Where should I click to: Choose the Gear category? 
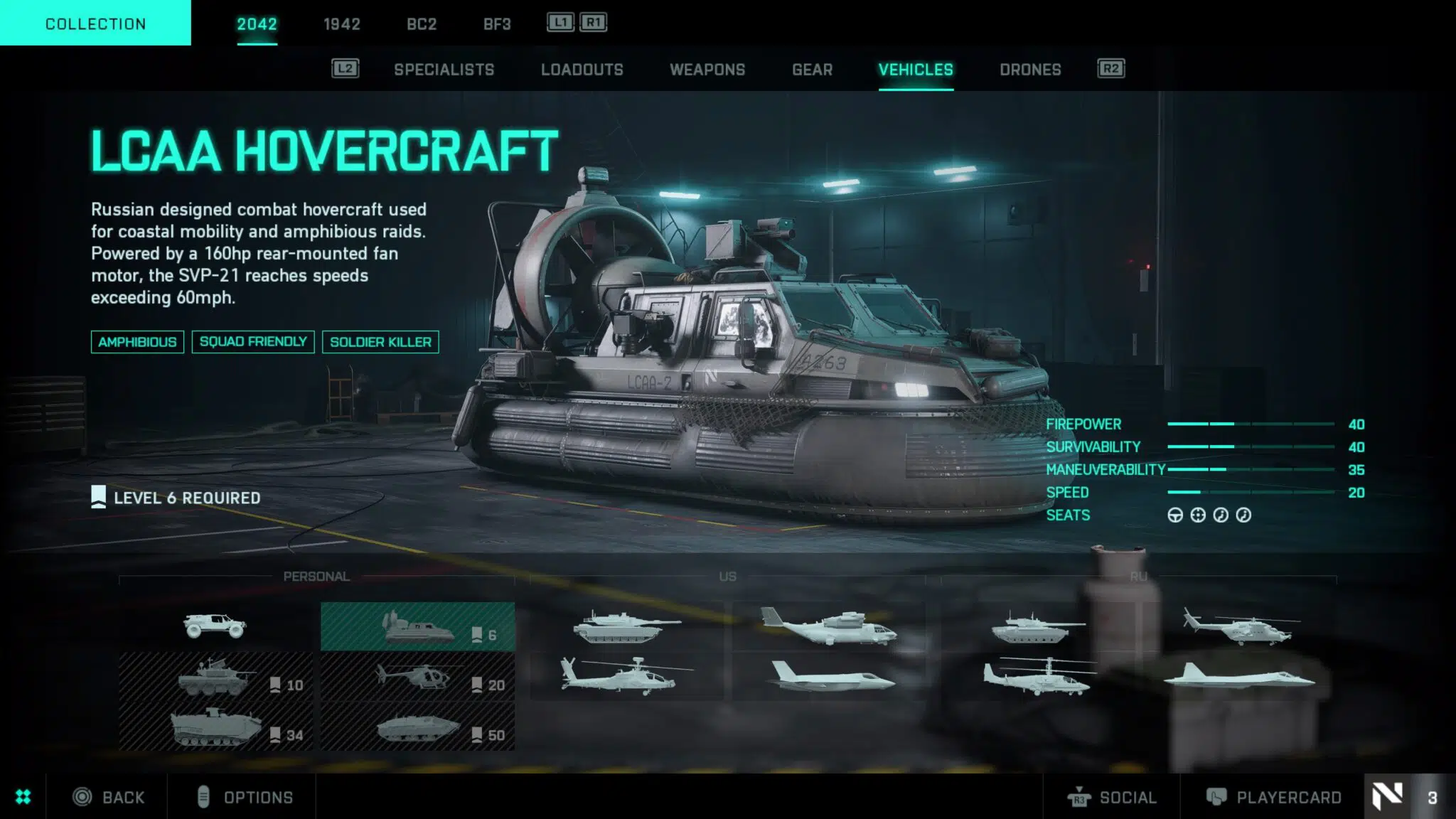point(812,70)
